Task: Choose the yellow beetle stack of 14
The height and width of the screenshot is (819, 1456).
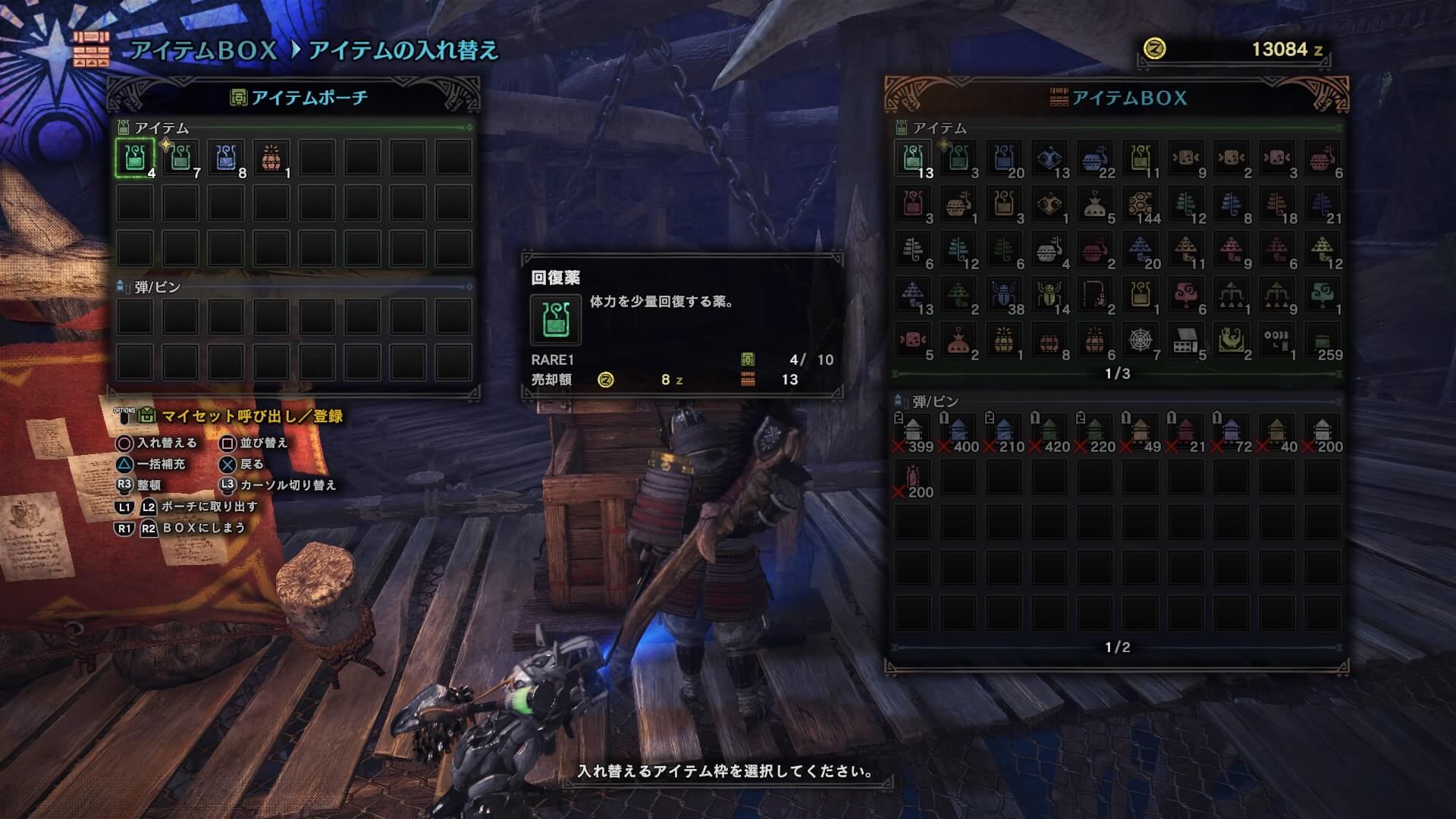Action: pos(1050,295)
